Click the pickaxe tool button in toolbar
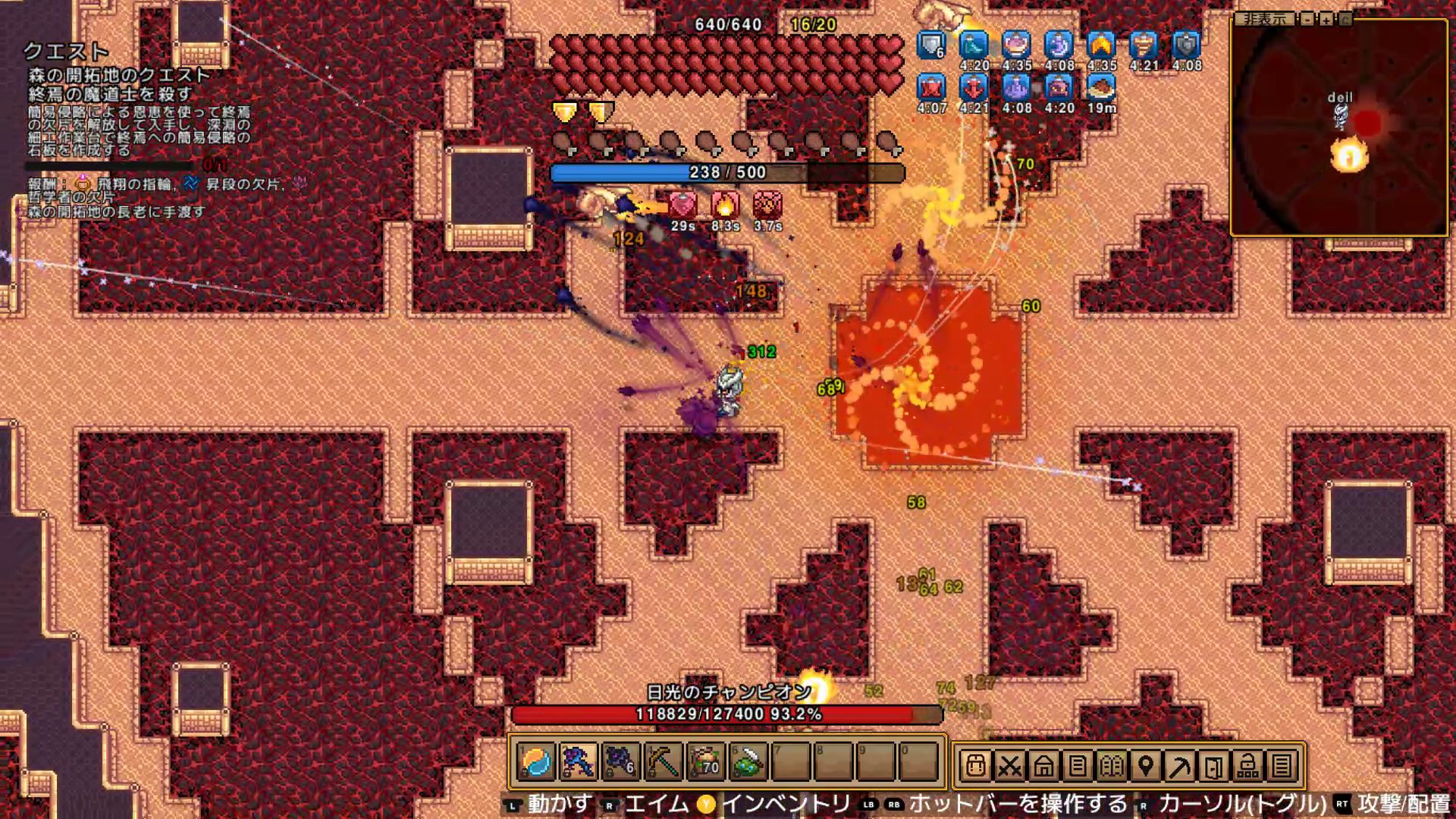The height and width of the screenshot is (819, 1456). (1180, 766)
